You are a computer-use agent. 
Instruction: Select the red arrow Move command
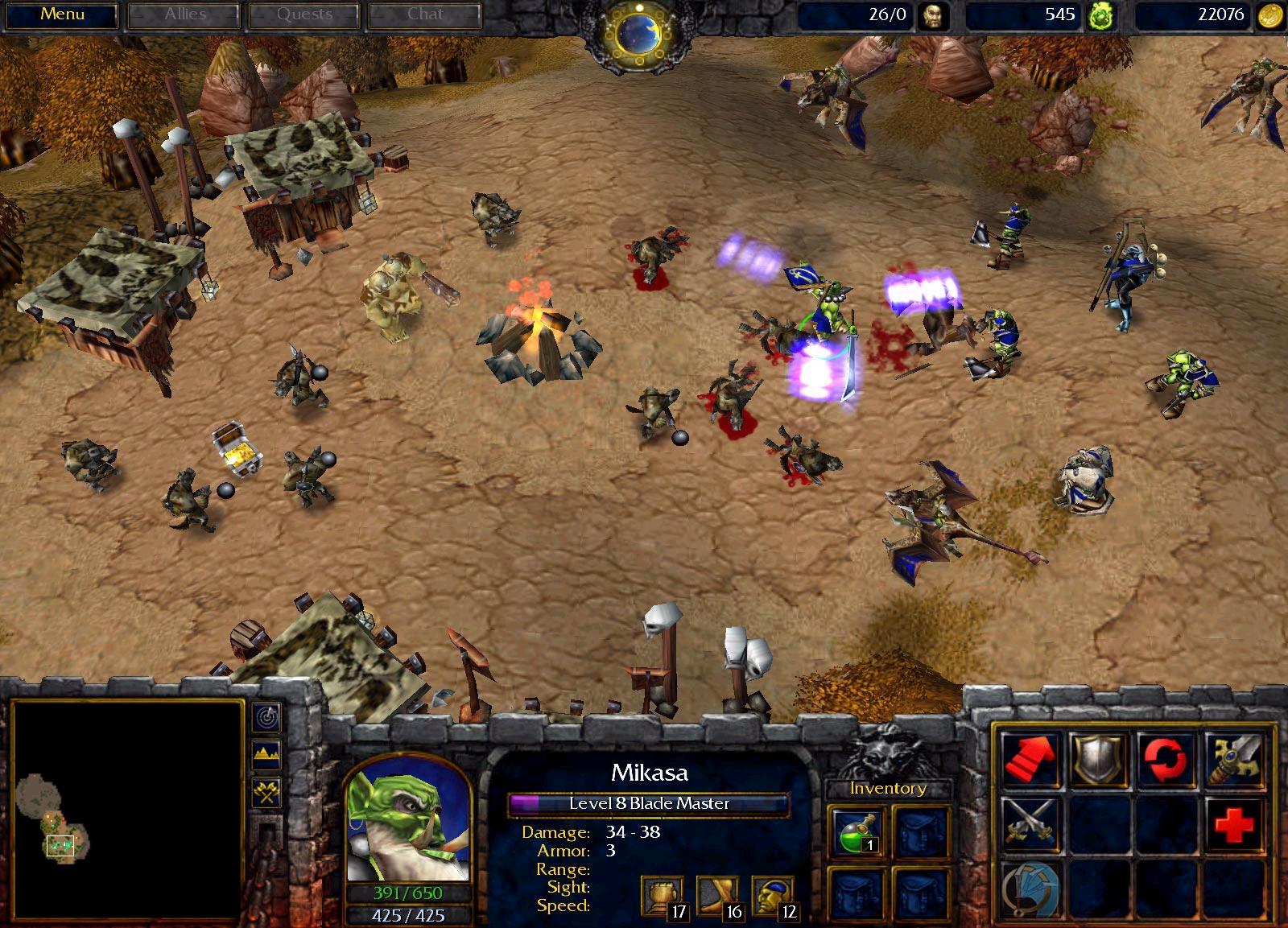pos(1029,758)
